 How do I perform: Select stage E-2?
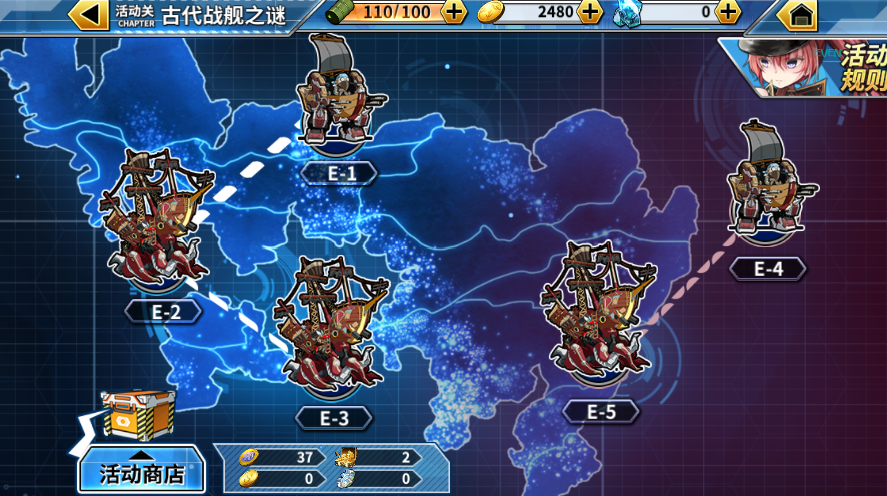[160, 225]
